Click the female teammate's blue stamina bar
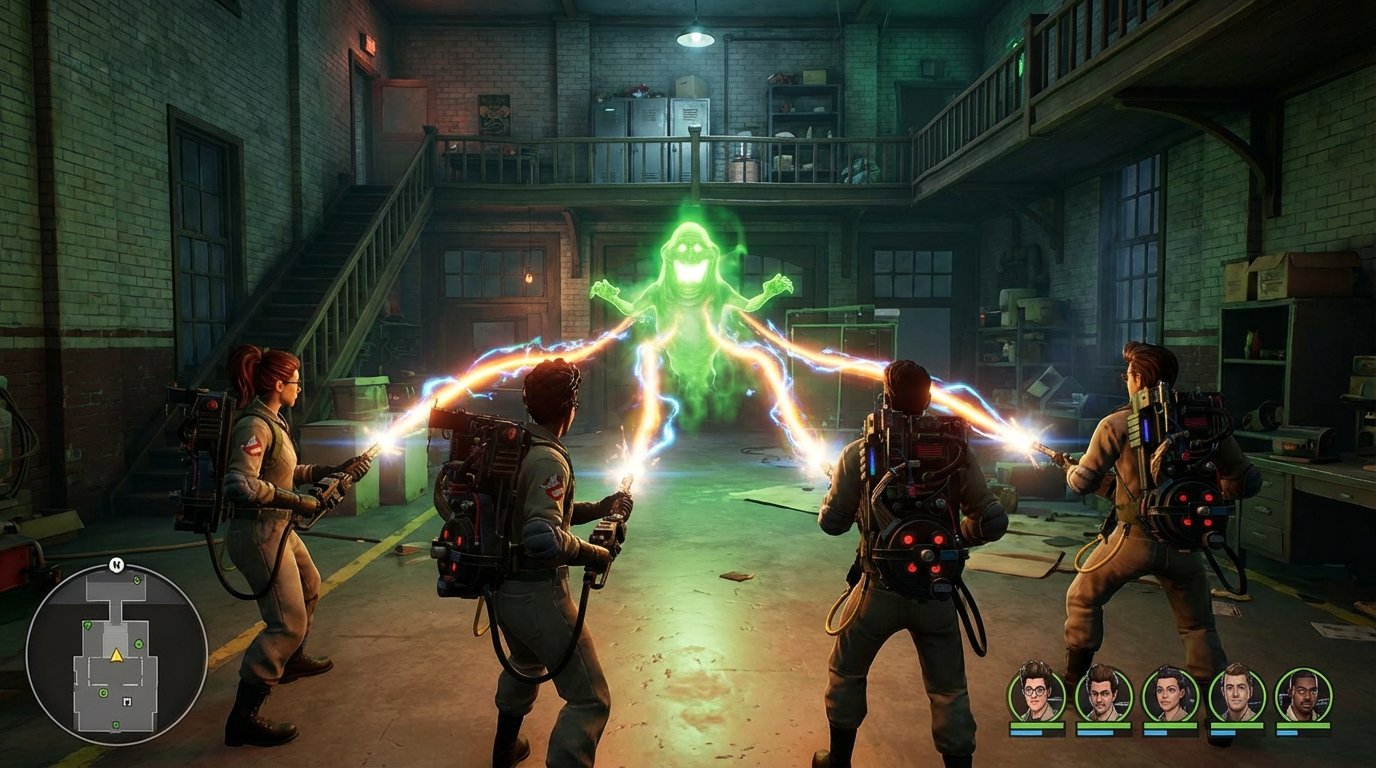Screen dimensions: 1376x768 1156,733
